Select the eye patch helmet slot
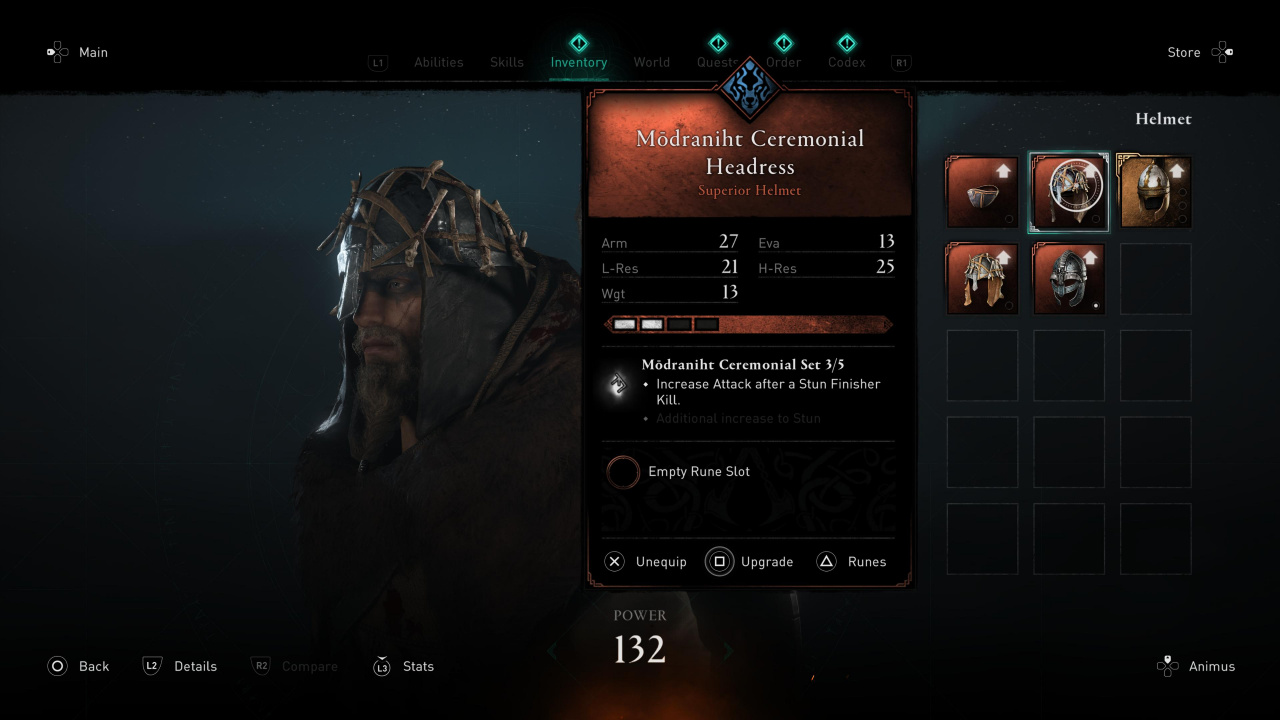This screenshot has width=1280, height=720. [x=982, y=192]
